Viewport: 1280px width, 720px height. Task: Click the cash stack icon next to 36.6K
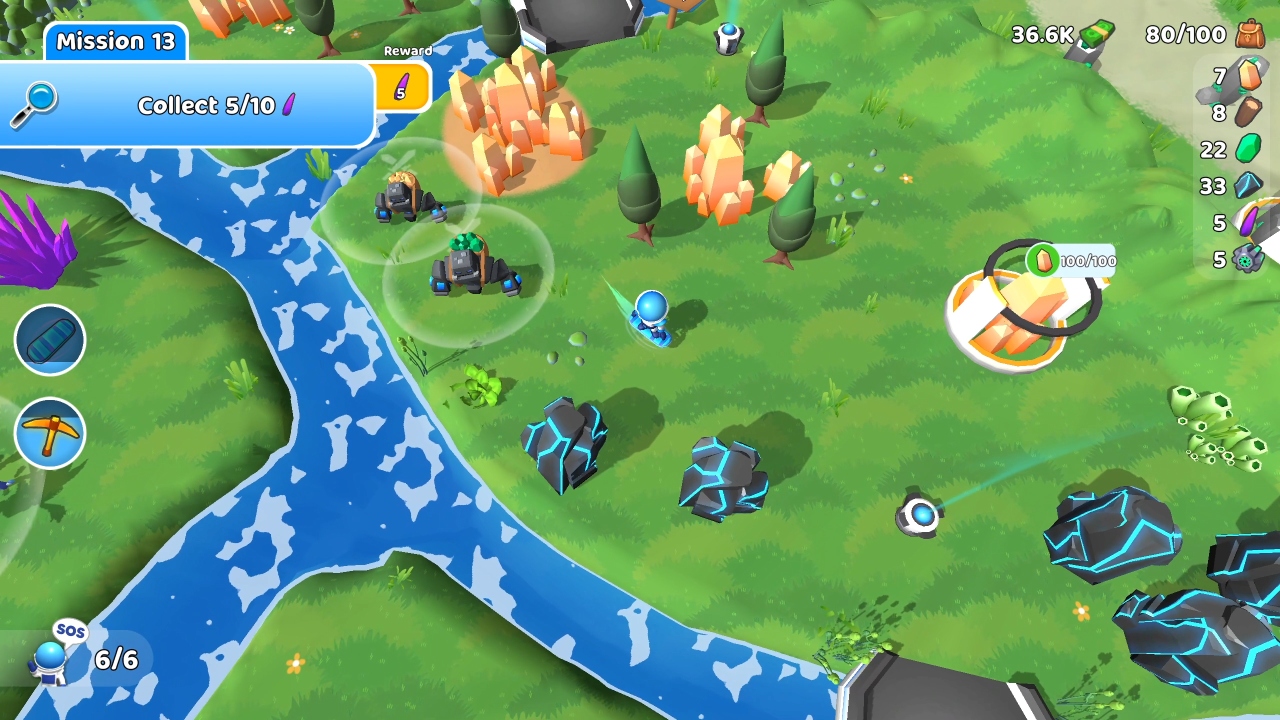[x=1095, y=34]
